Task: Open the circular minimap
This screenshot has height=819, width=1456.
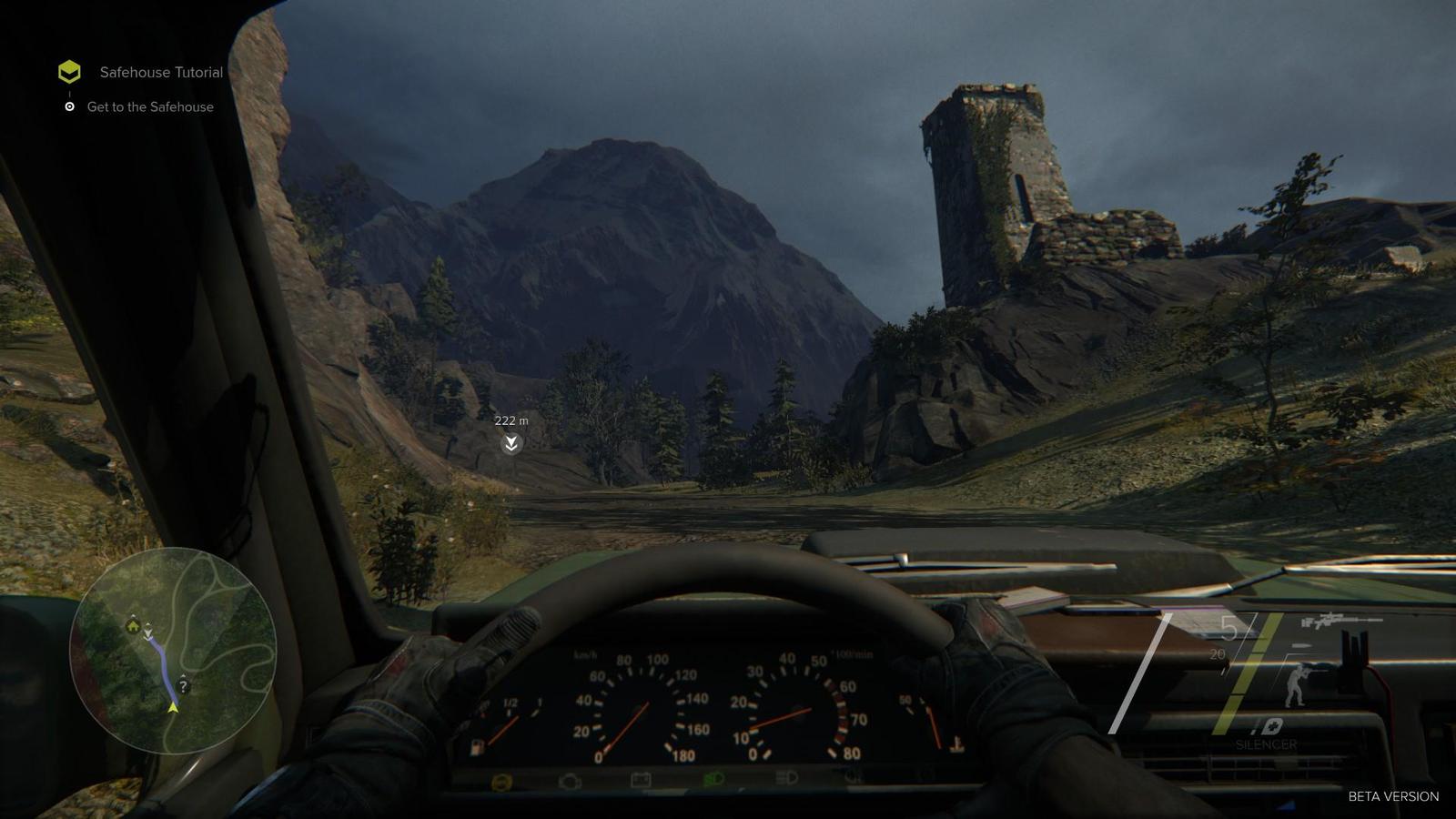Action: point(173,650)
